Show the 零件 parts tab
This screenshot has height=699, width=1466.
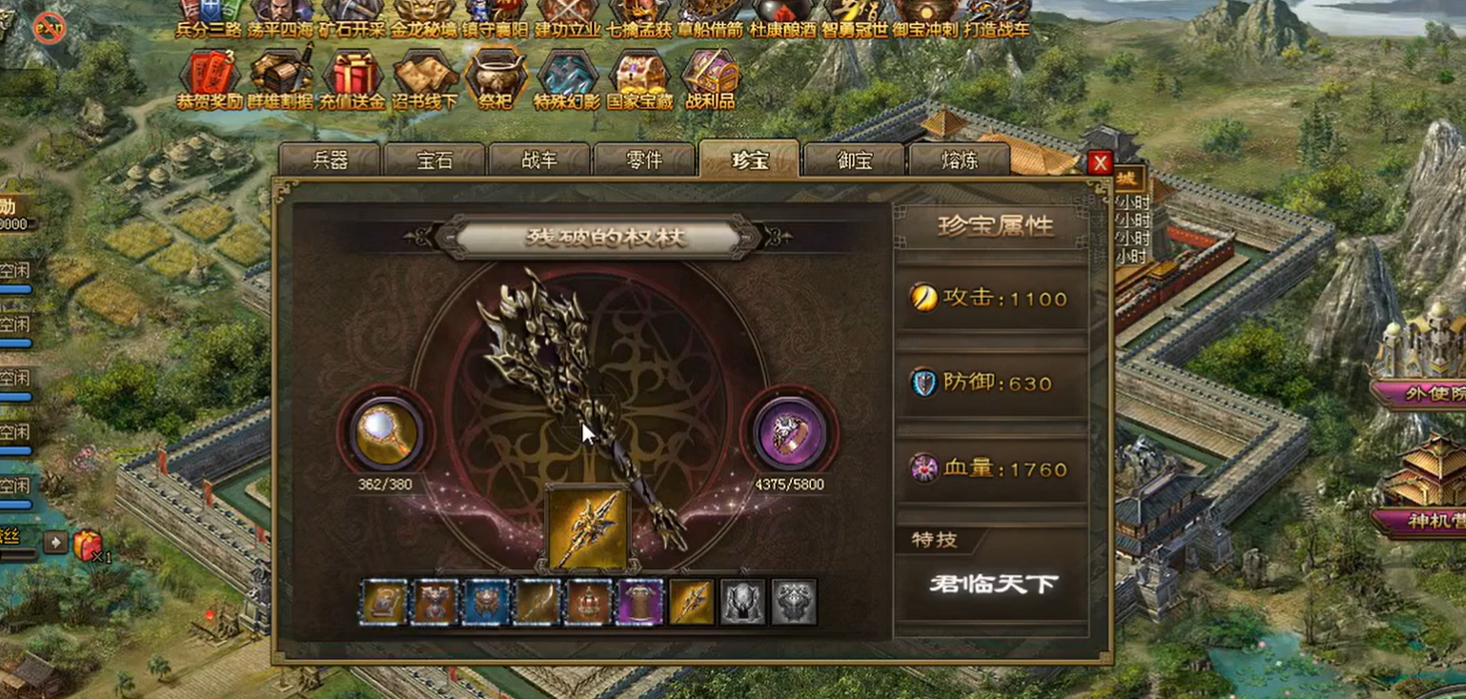pyautogui.click(x=644, y=161)
